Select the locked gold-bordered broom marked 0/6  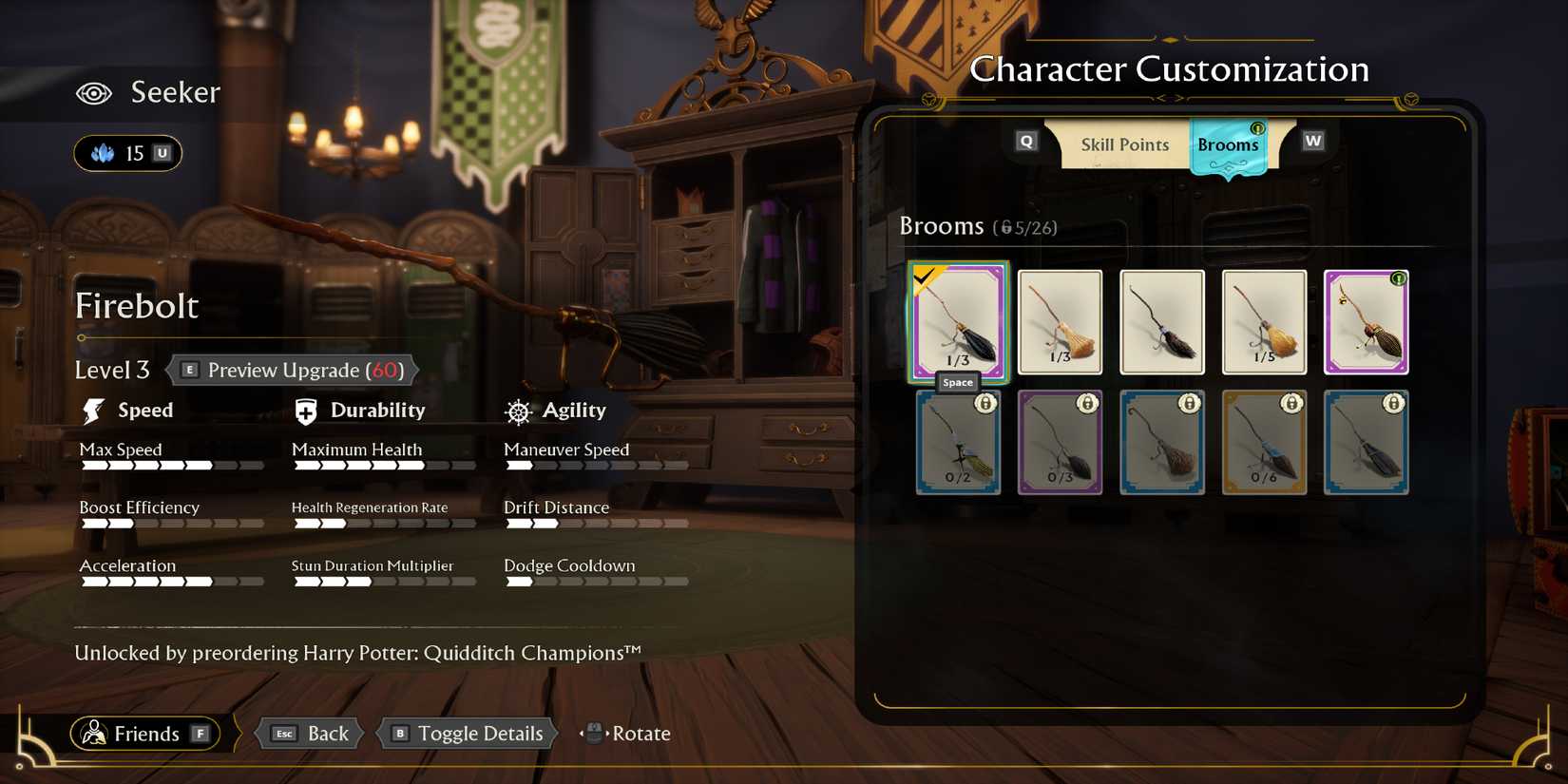[x=1264, y=442]
